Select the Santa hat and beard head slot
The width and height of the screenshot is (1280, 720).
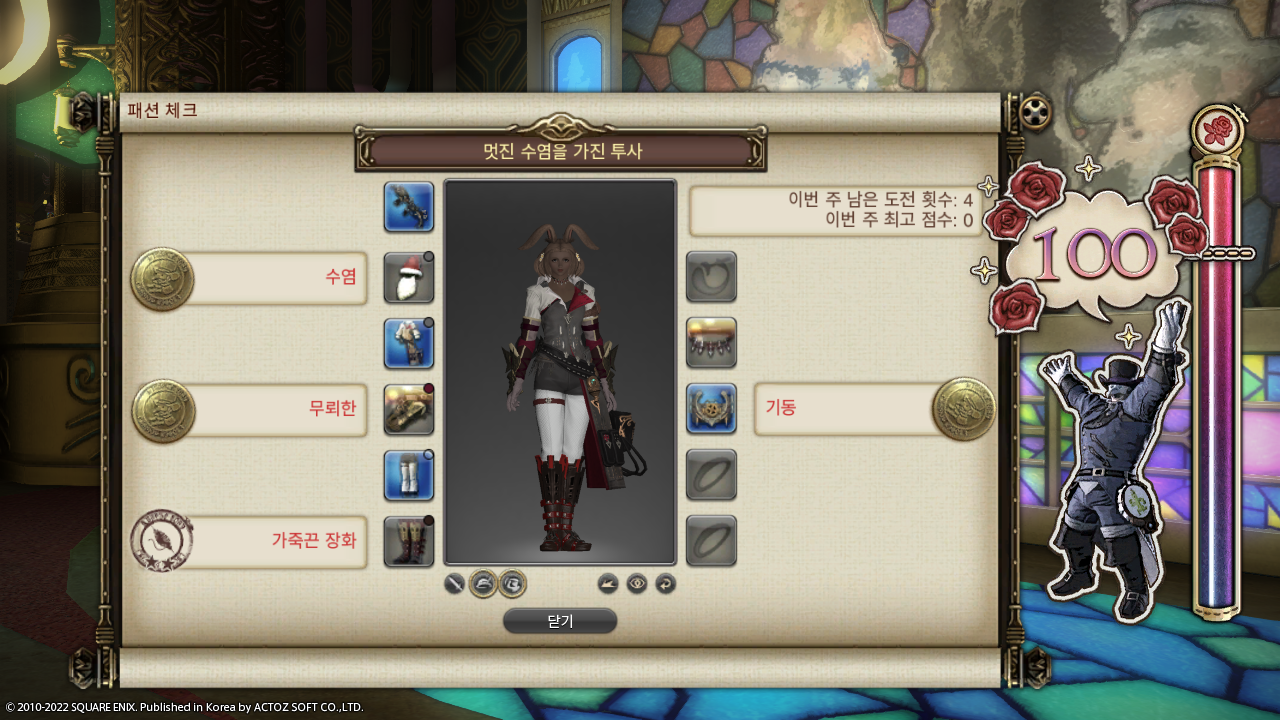tap(409, 277)
